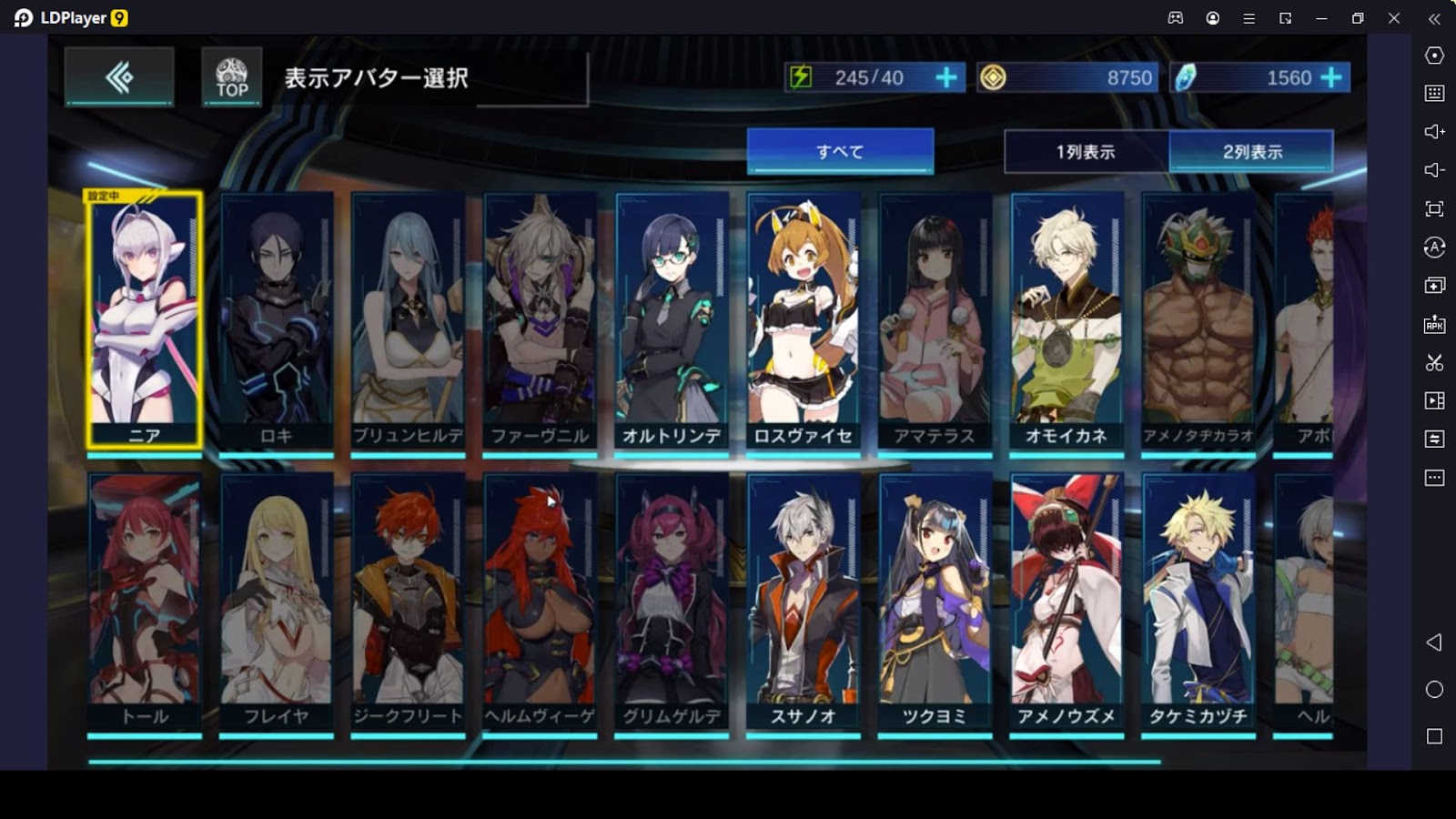The width and height of the screenshot is (1456, 819).
Task: Pick the スサノオ avatar card
Action: click(x=803, y=601)
